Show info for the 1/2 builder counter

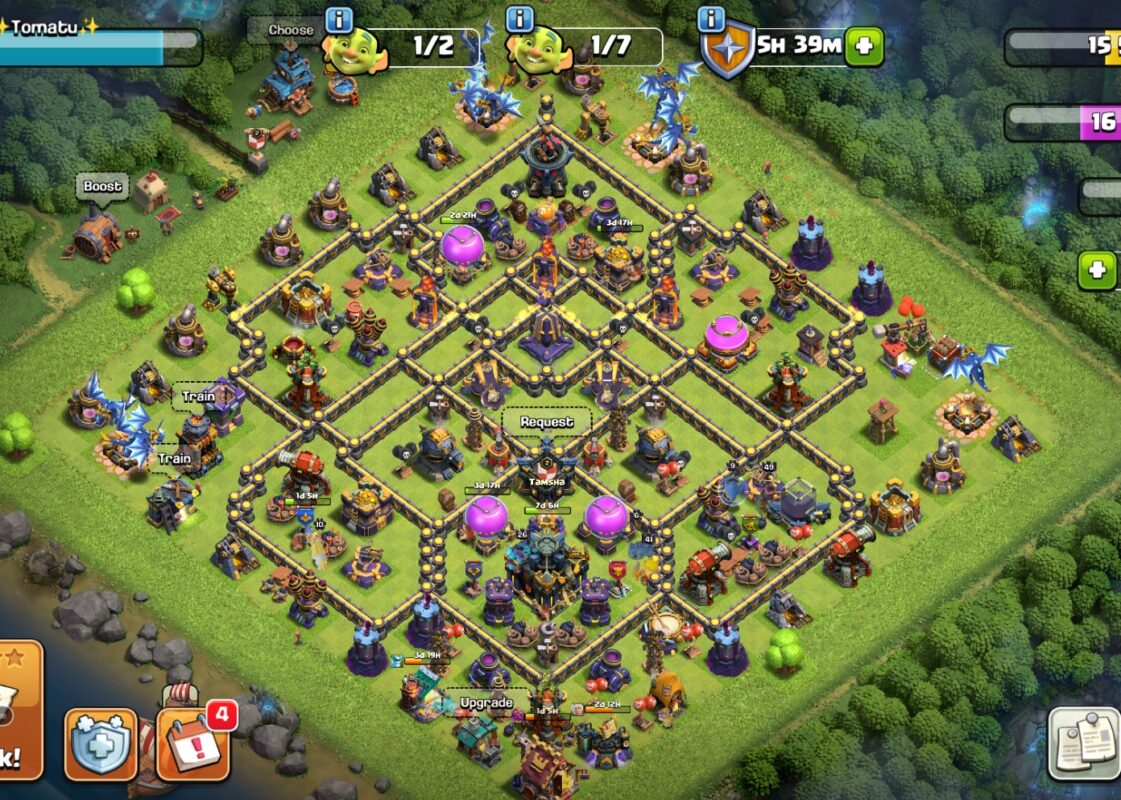click(340, 19)
